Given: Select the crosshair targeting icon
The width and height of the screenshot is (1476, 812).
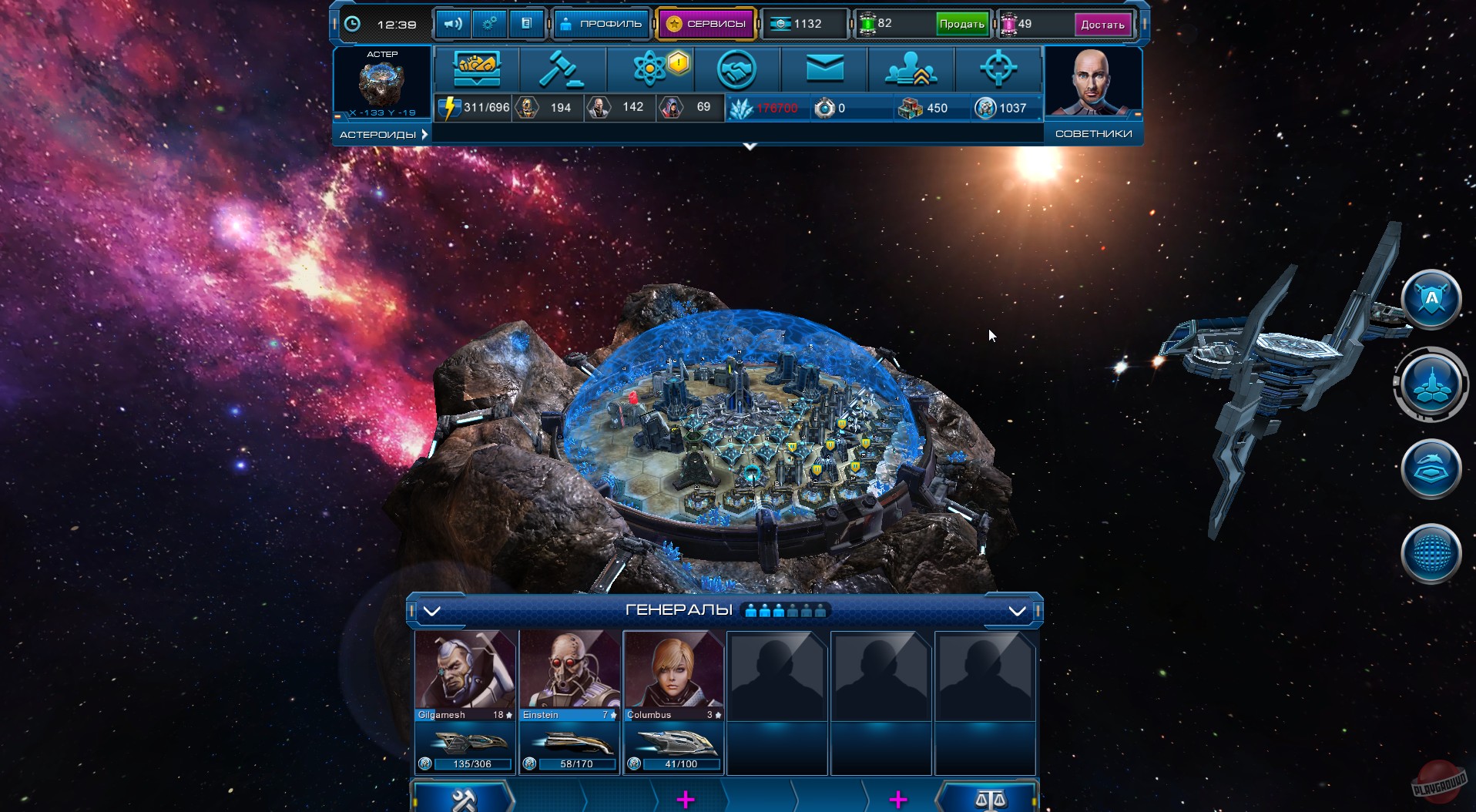Looking at the screenshot, I should coord(999,69).
